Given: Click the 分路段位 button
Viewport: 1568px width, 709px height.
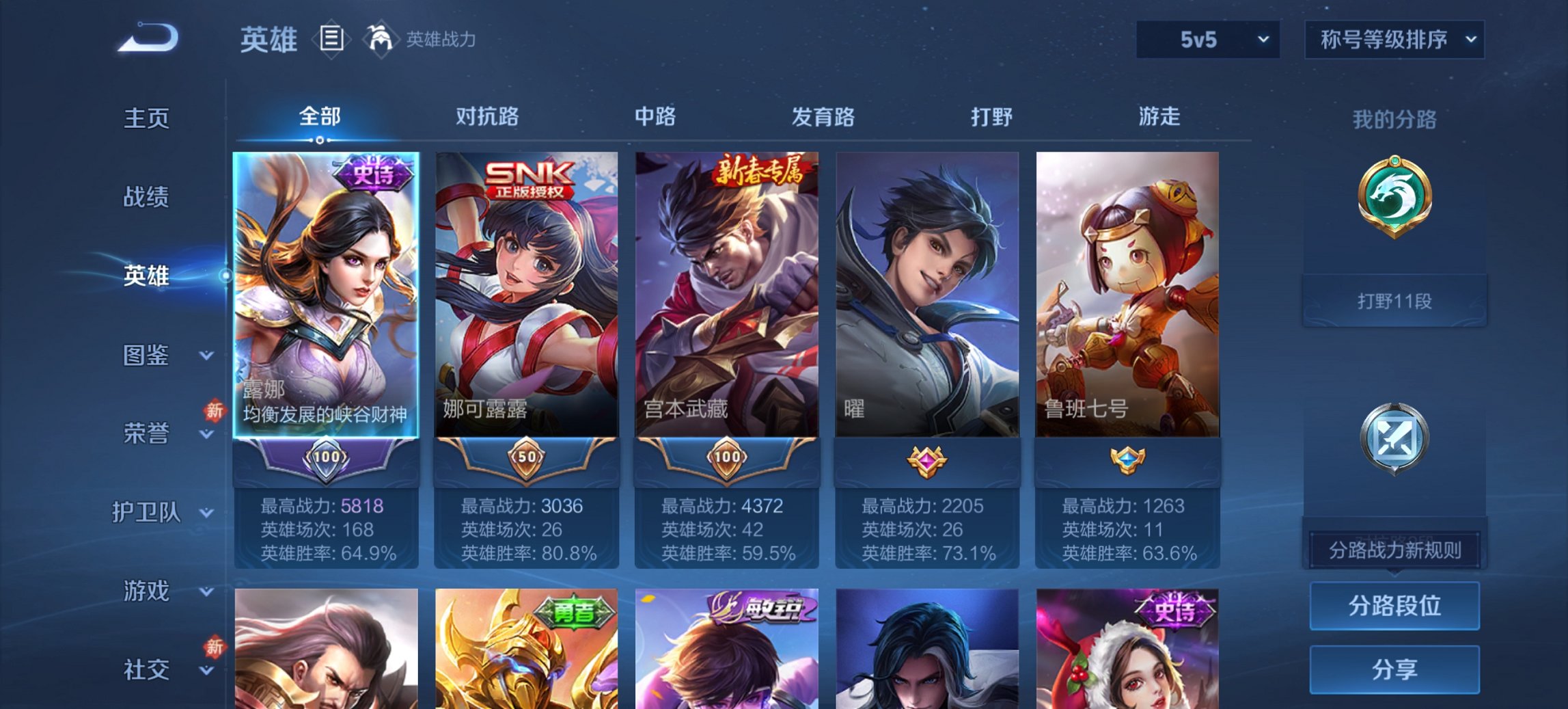Looking at the screenshot, I should coord(1395,606).
